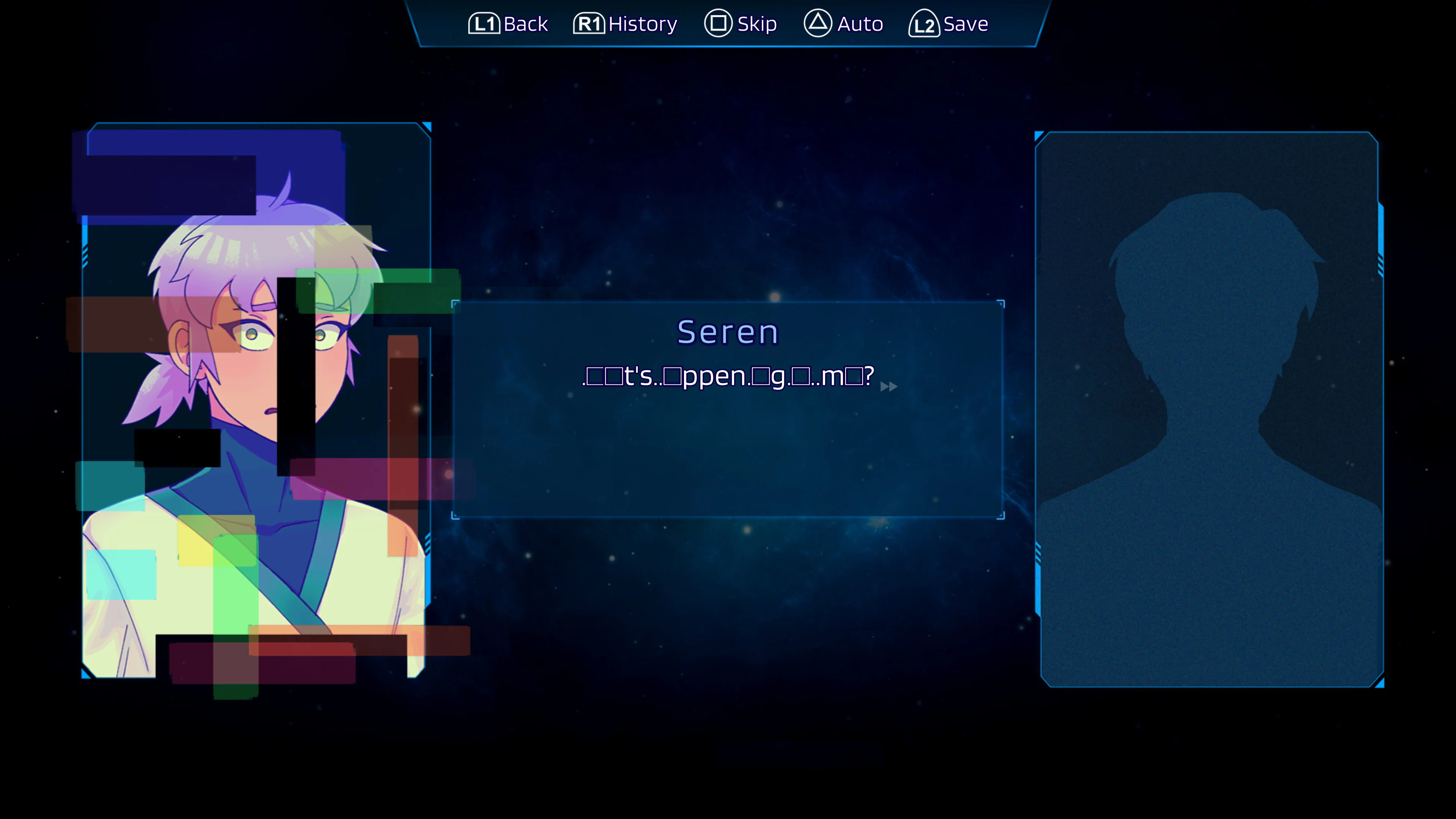Image resolution: width=1456 pixels, height=819 pixels.
Task: Select the Square button icon beside Skip
Action: [x=719, y=24]
